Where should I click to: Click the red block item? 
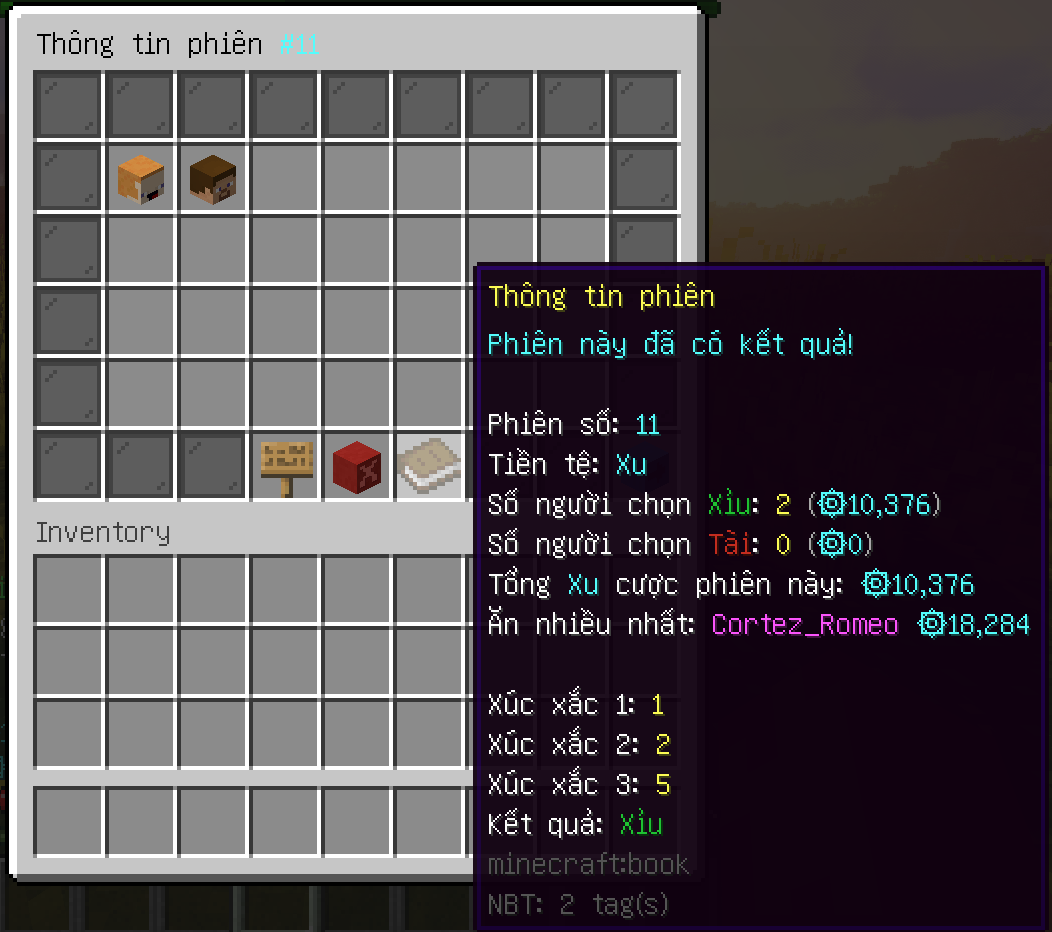pos(357,466)
